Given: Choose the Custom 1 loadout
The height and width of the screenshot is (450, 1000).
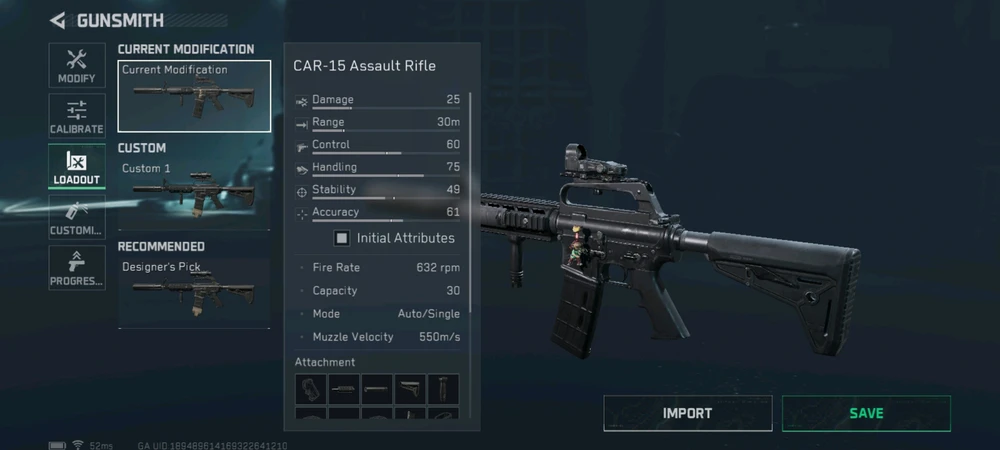Looking at the screenshot, I should pyautogui.click(x=194, y=193).
